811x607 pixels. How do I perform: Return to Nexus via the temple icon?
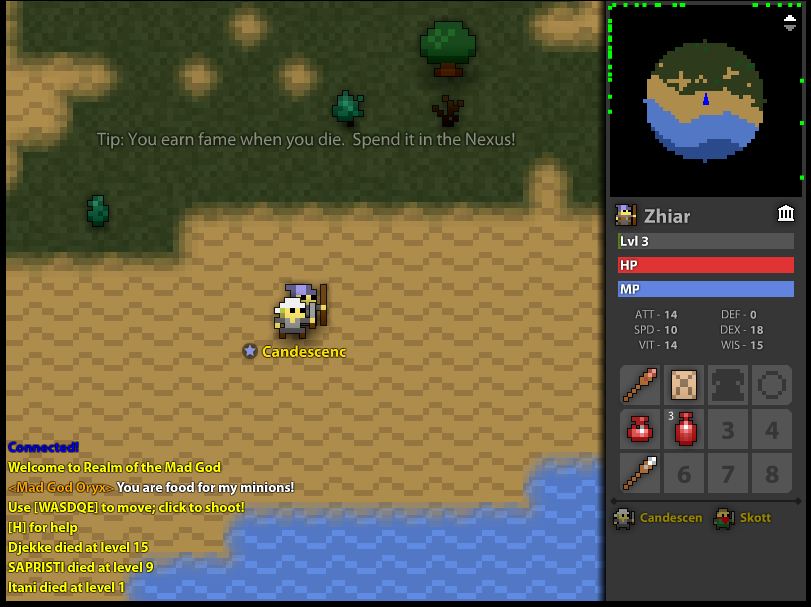(x=786, y=214)
